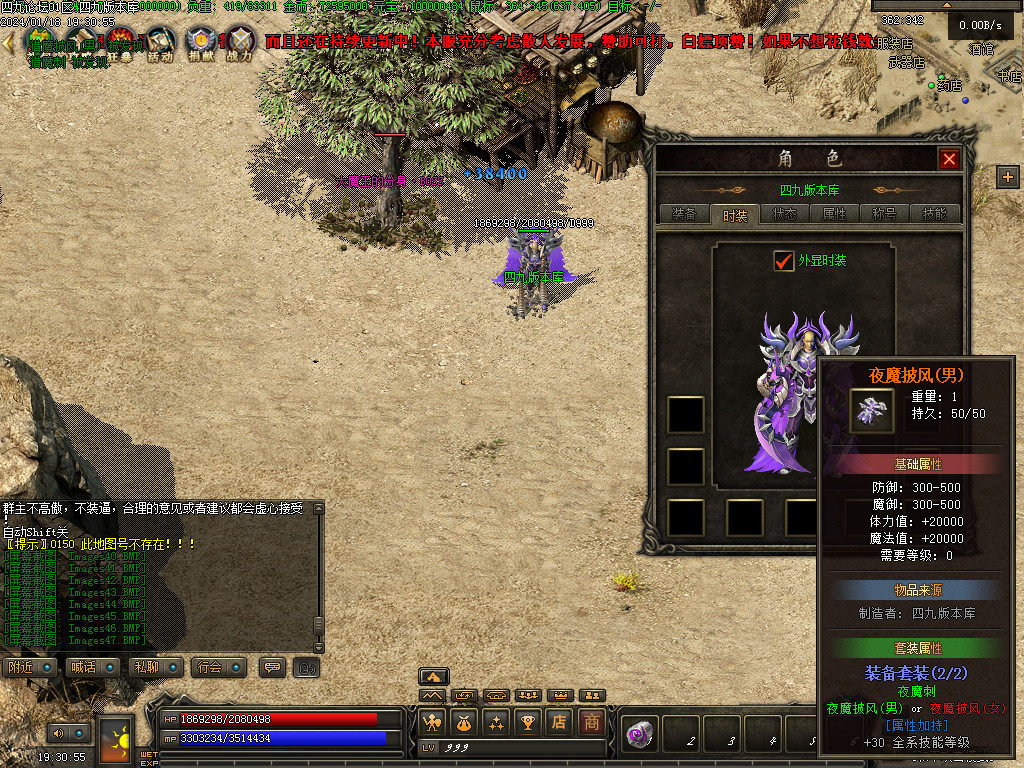Activate the 狂暴 rage icon

click(121, 44)
